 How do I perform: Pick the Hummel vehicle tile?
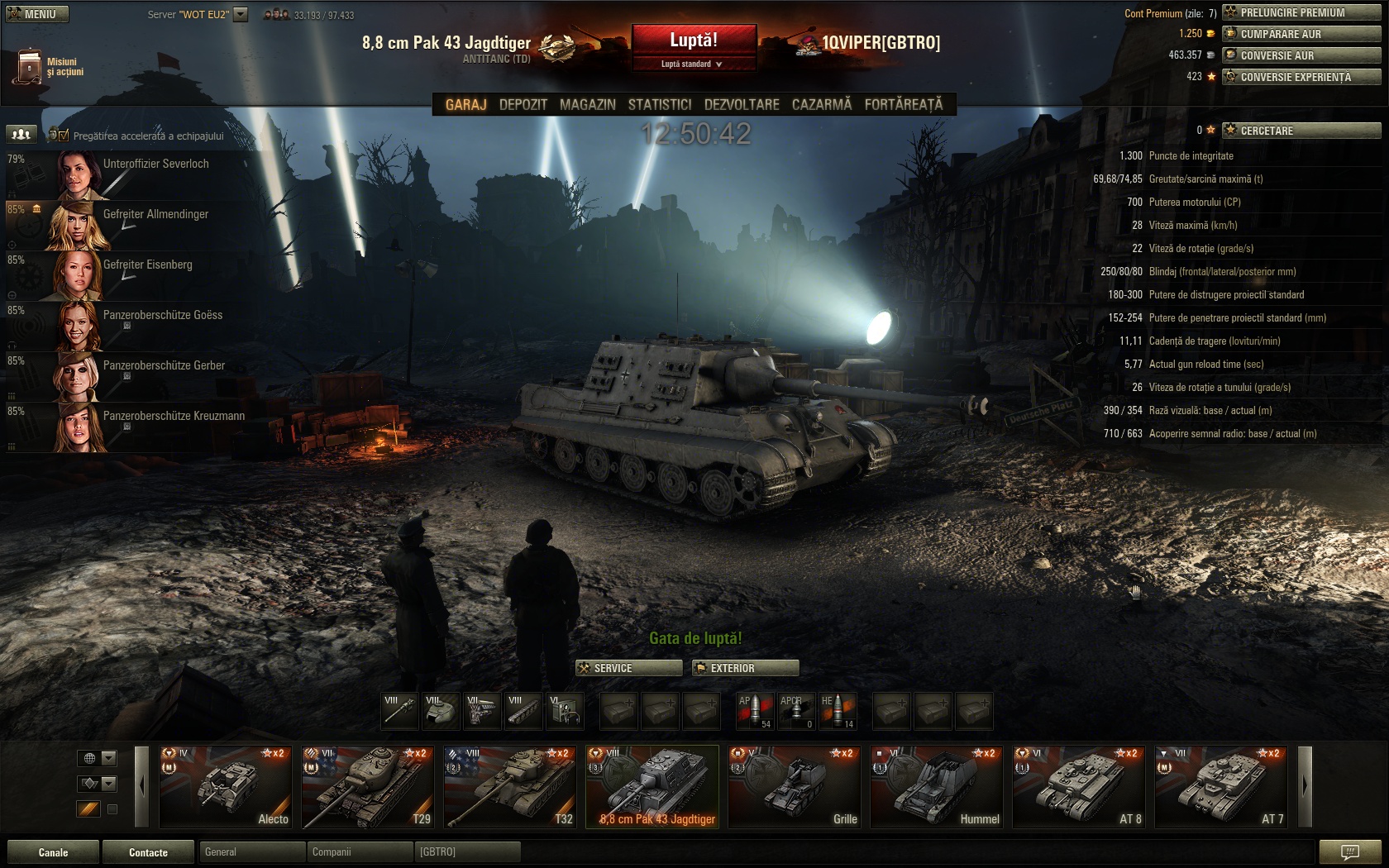click(x=936, y=786)
